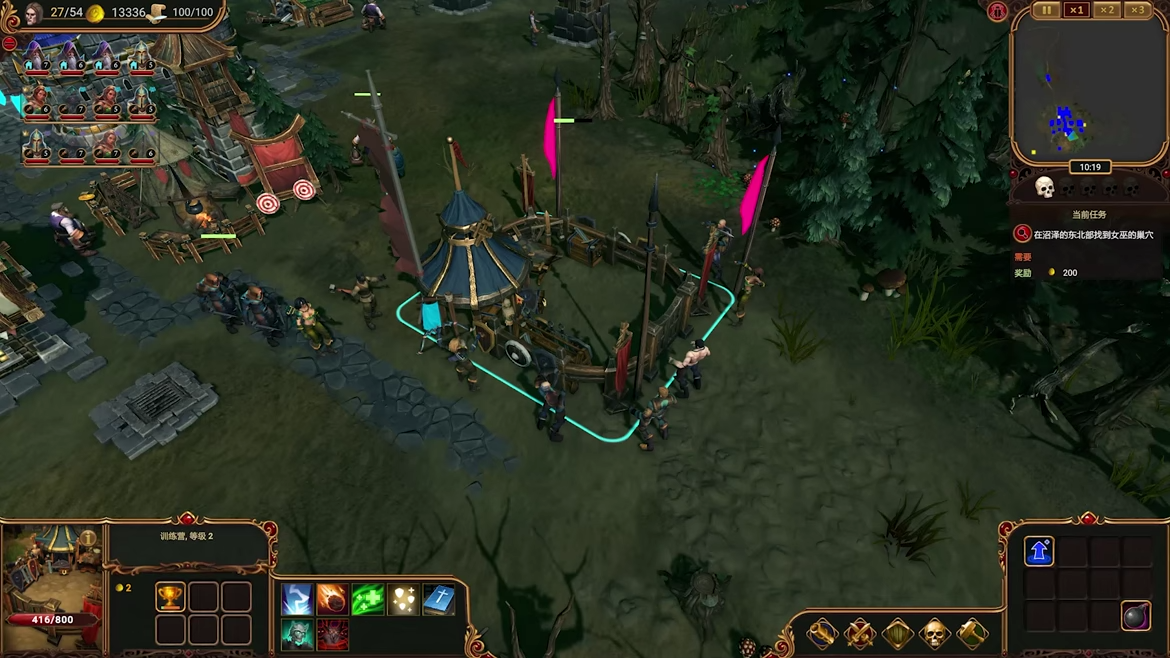The image size is (1170, 658).
Task: Activate the golden shields spell
Action: coord(403,599)
